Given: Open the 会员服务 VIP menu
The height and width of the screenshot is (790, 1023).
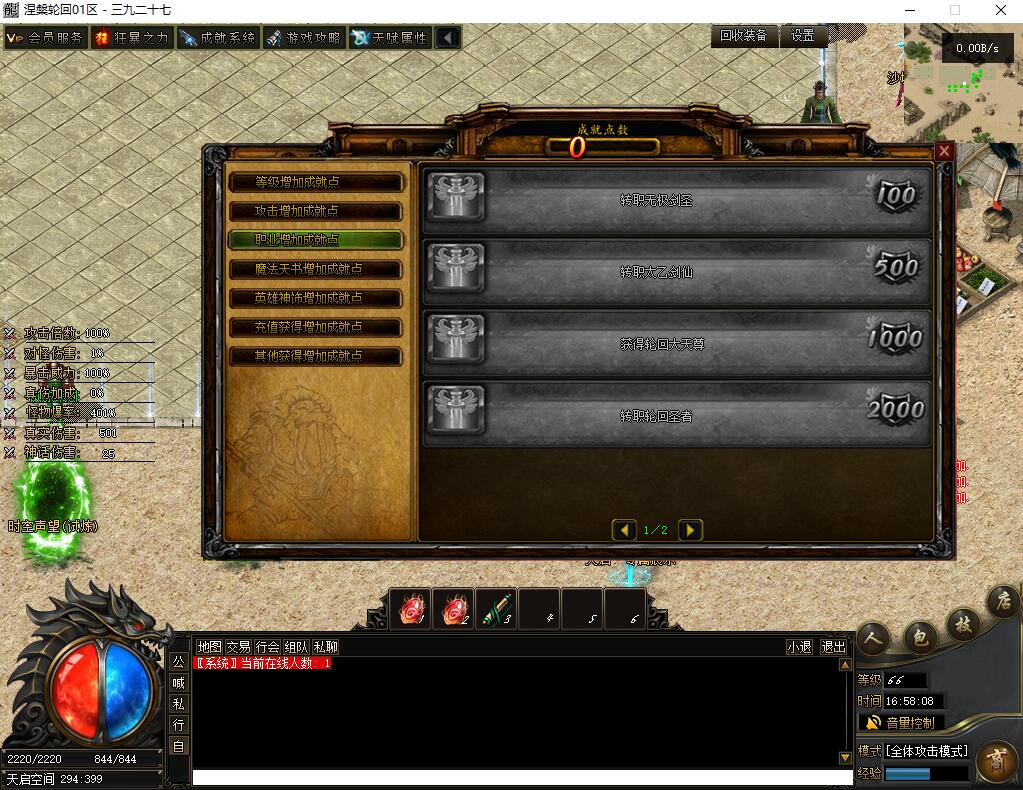Looking at the screenshot, I should [x=45, y=38].
